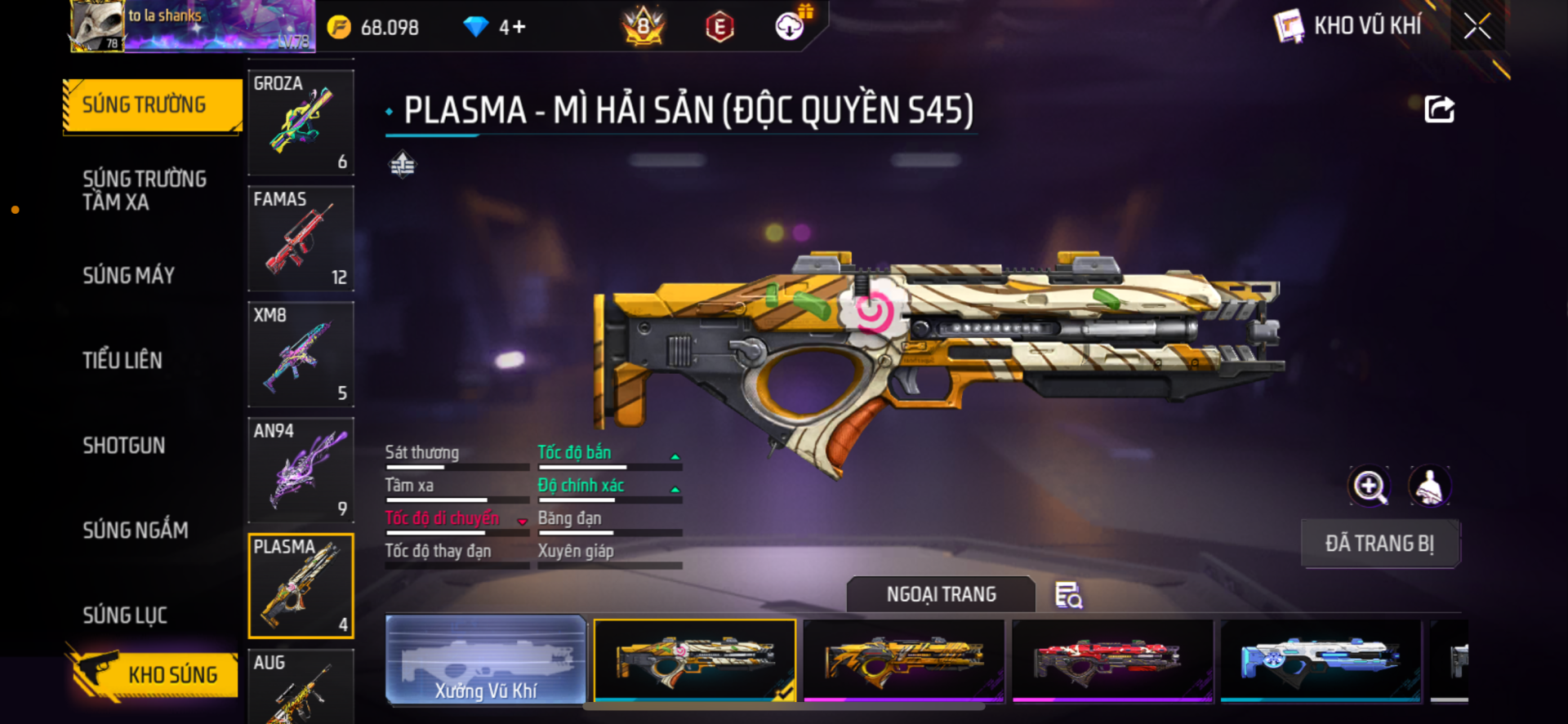Choose the blue and white Plasma skin
The image size is (1568, 724).
pos(1321,660)
